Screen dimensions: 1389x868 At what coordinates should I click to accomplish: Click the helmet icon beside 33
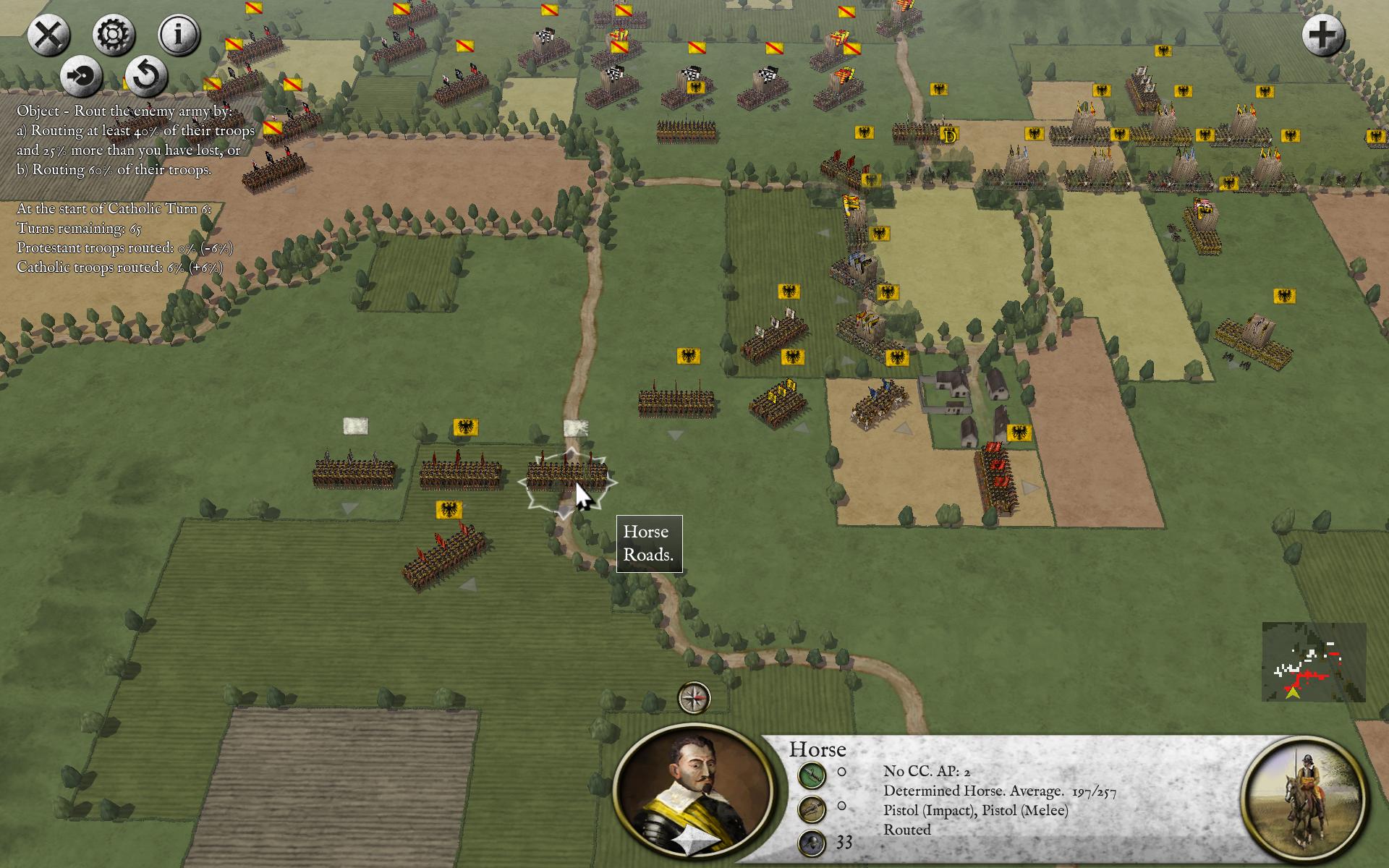[812, 843]
